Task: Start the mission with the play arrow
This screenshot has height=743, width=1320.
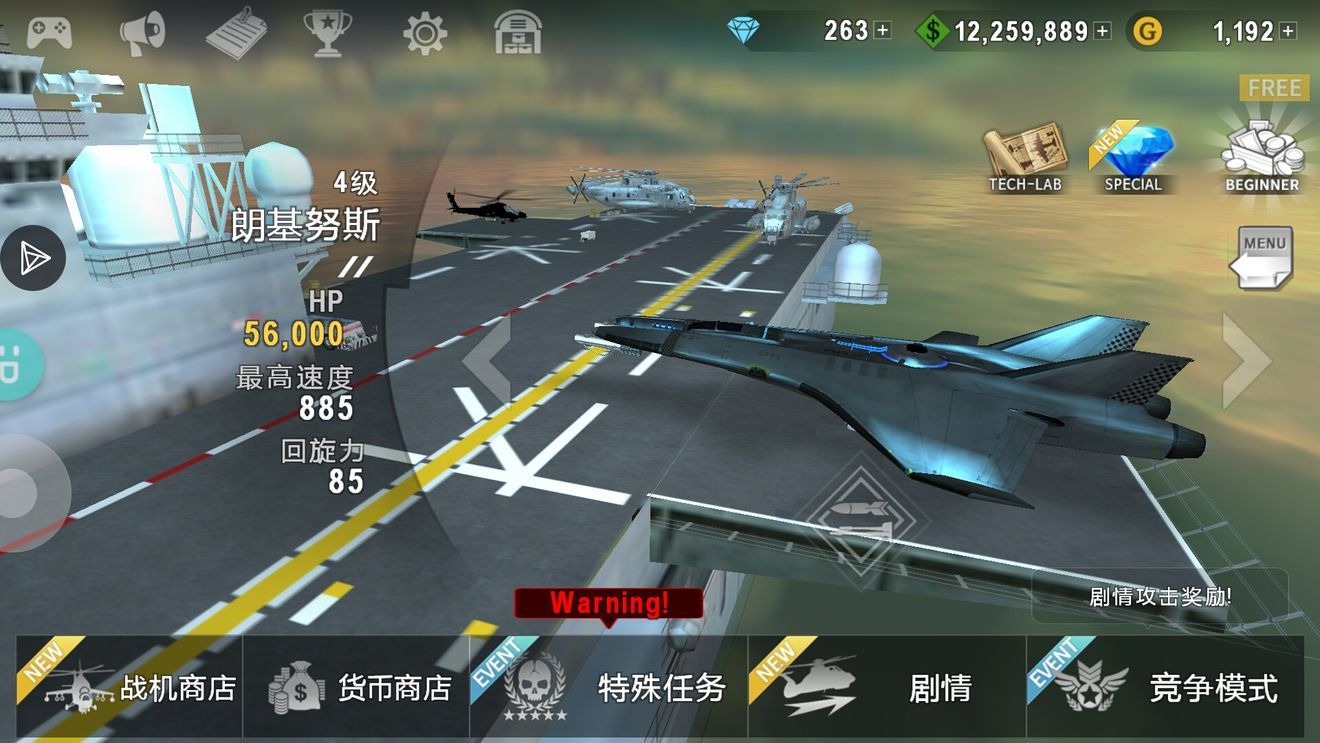Action: tap(33, 257)
